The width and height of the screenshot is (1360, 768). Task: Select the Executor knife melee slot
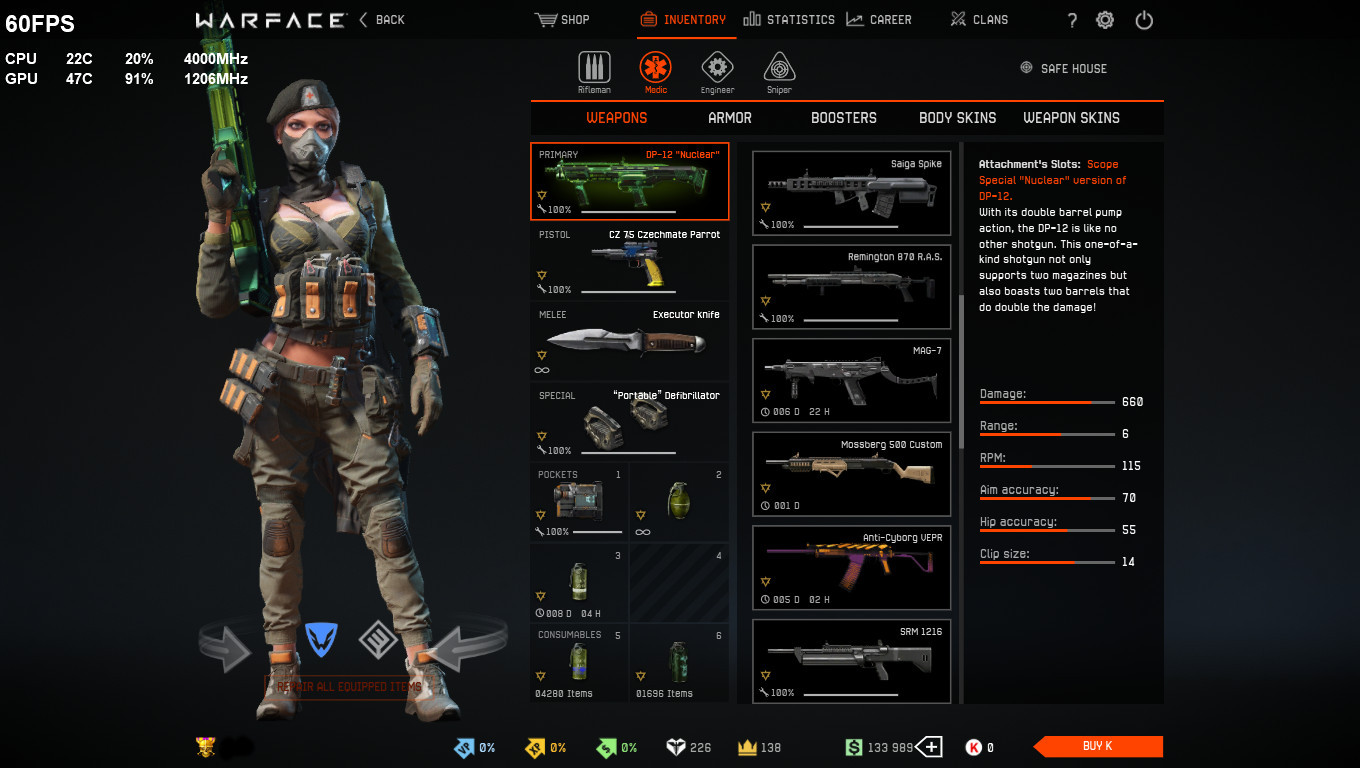point(629,341)
